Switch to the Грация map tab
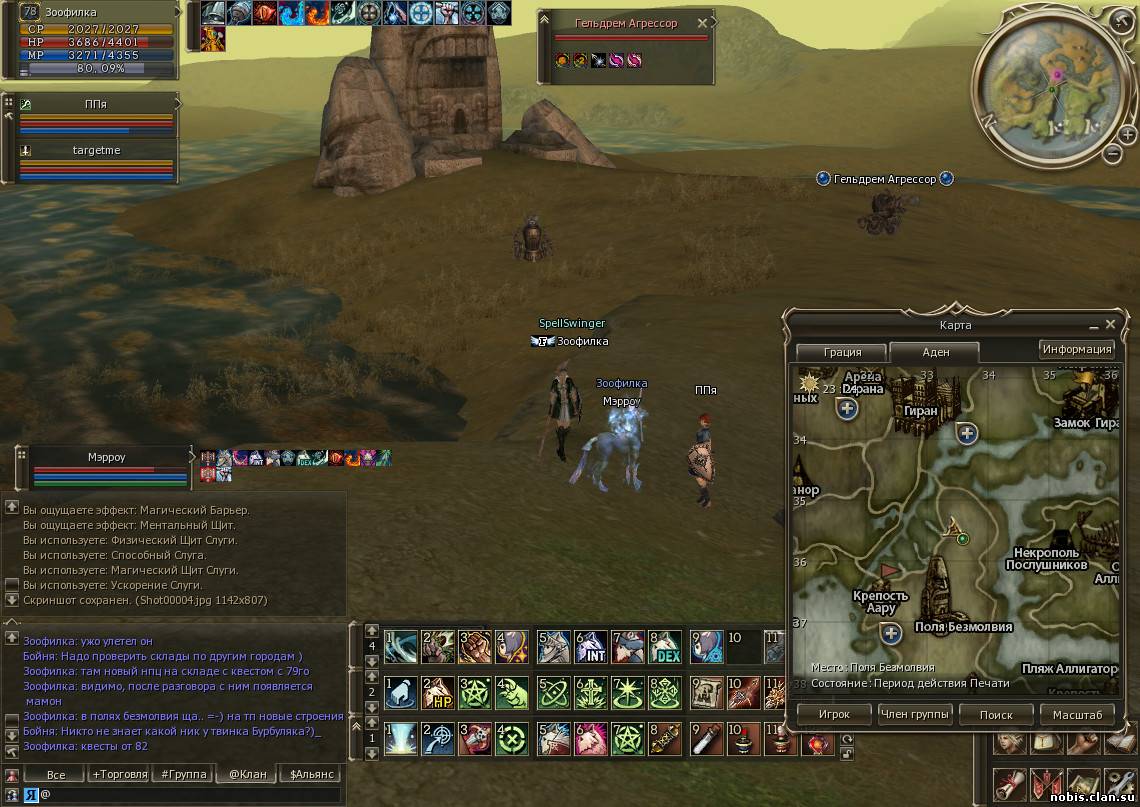Image resolution: width=1140 pixels, height=807 pixels. click(842, 352)
